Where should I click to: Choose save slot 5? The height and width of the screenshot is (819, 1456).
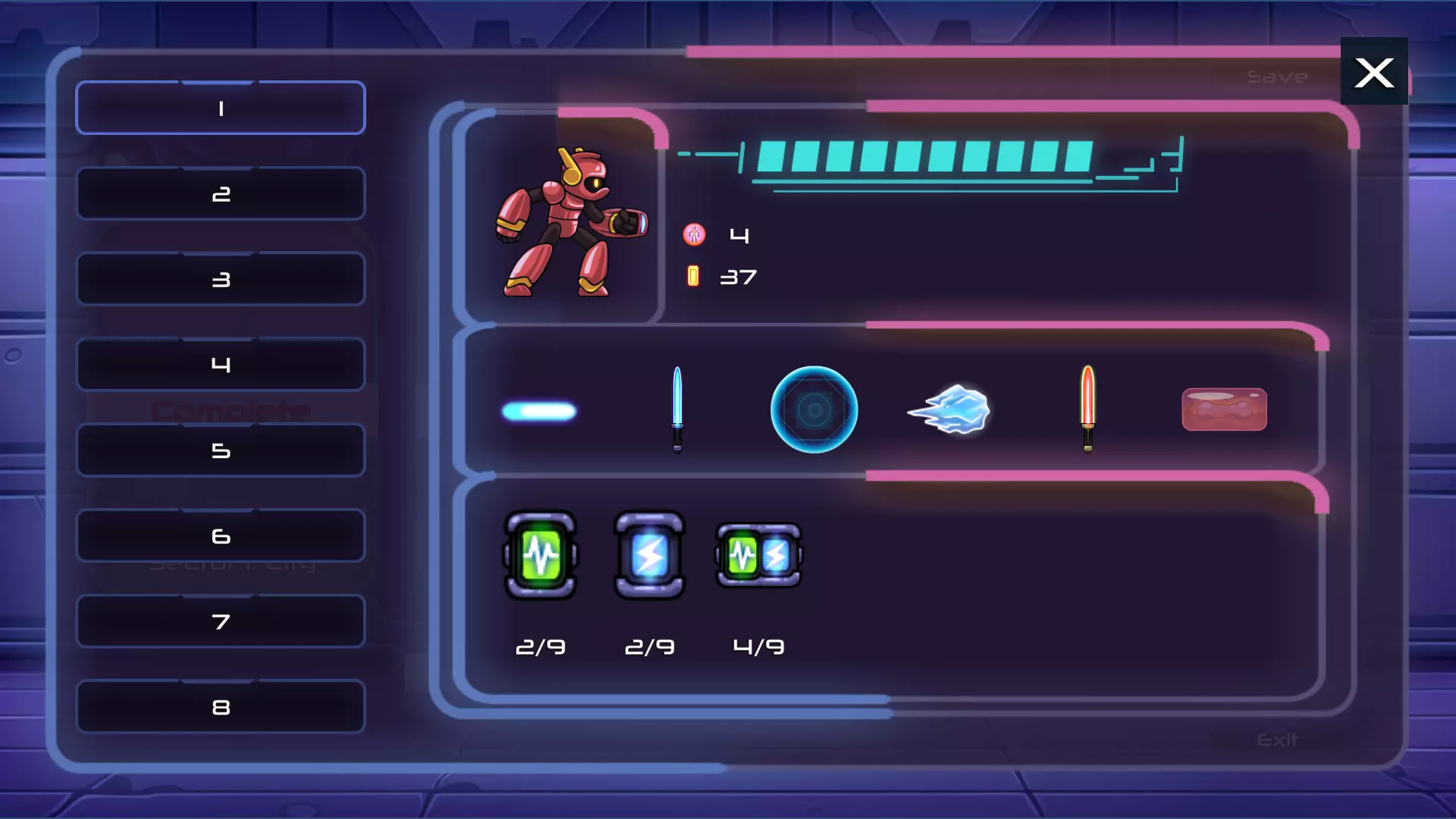click(x=221, y=450)
